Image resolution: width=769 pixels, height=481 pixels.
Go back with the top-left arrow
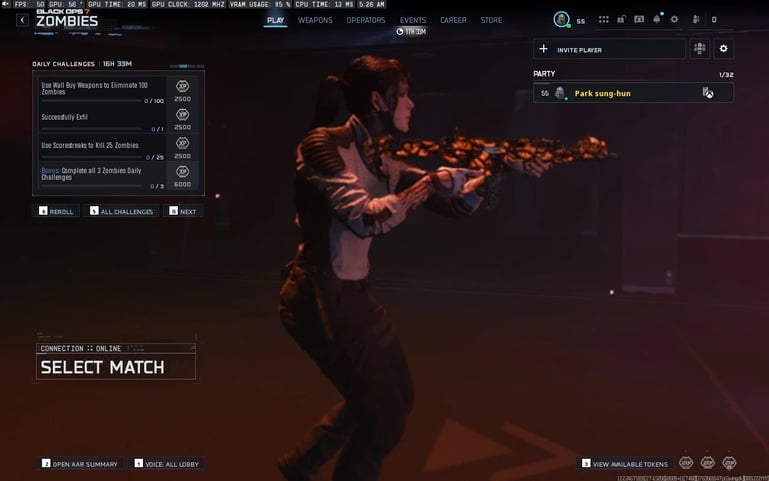(x=22, y=20)
